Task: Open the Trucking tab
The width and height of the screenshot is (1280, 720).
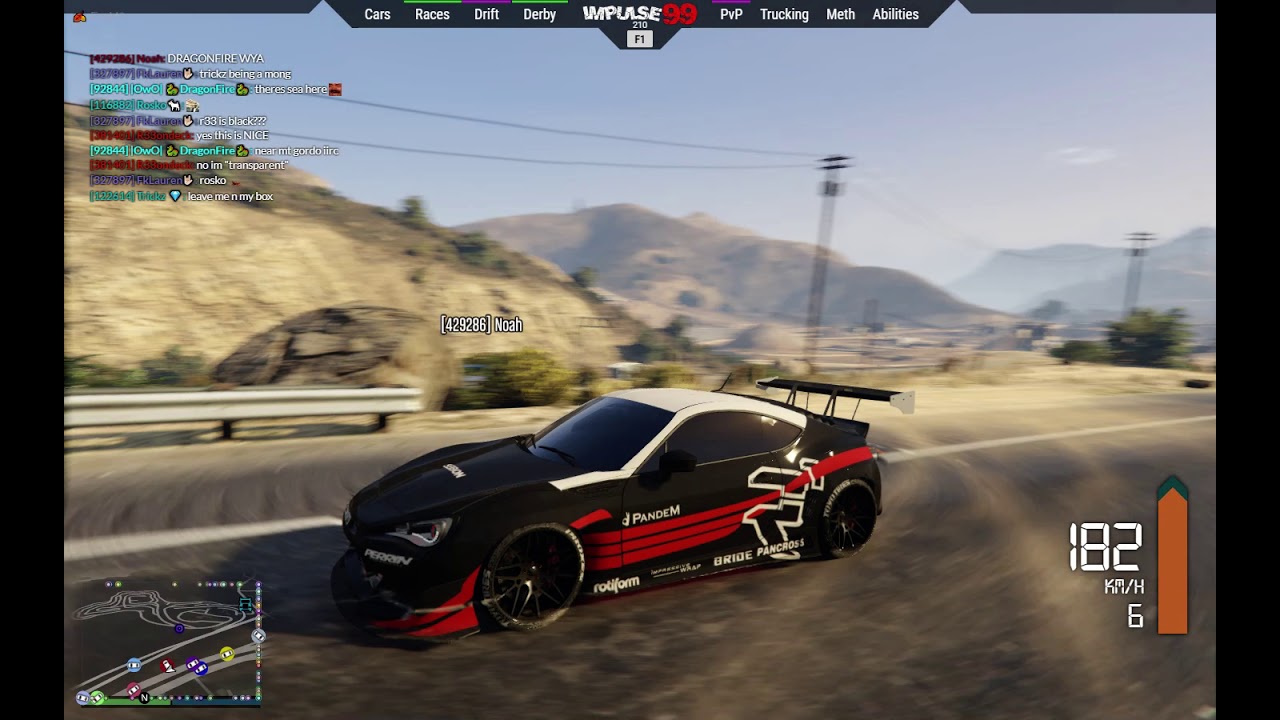Action: click(784, 14)
